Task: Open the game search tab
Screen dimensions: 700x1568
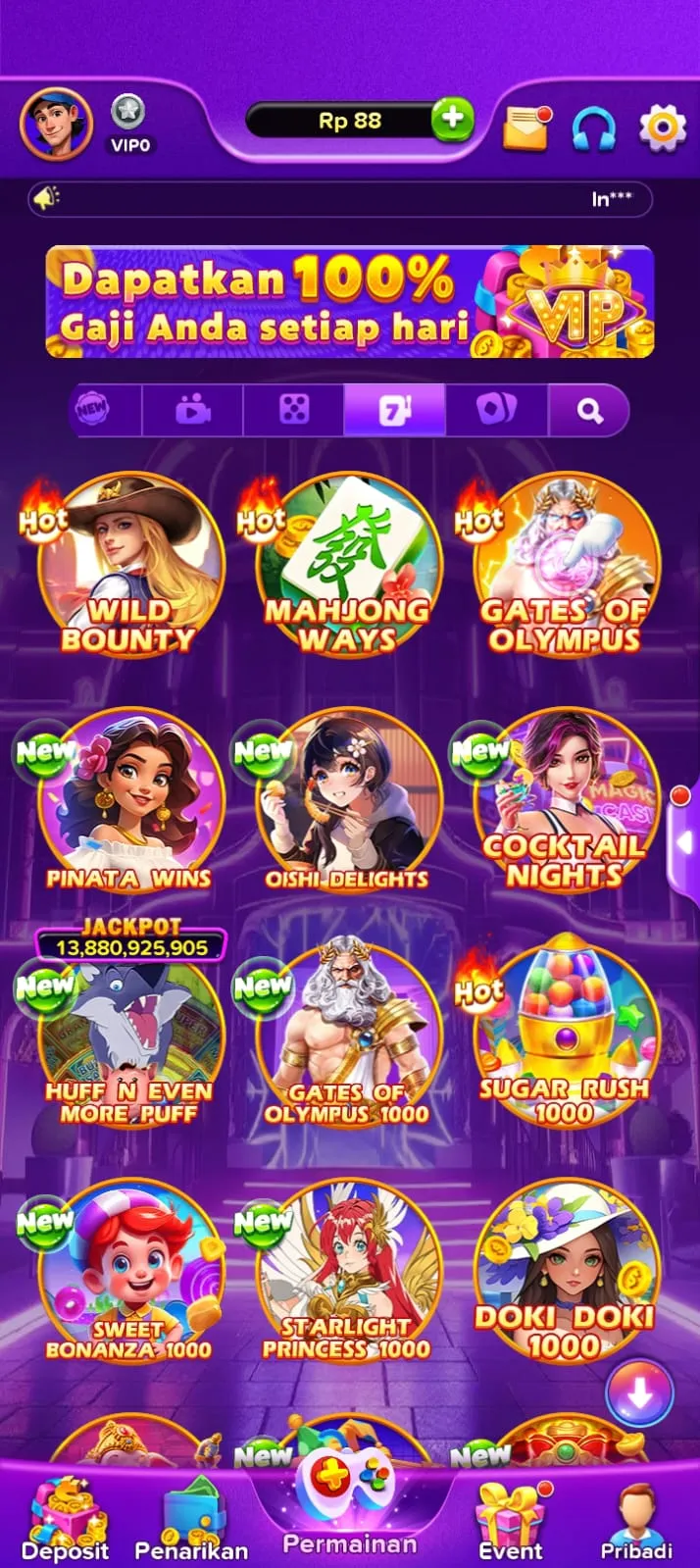Action: (589, 409)
